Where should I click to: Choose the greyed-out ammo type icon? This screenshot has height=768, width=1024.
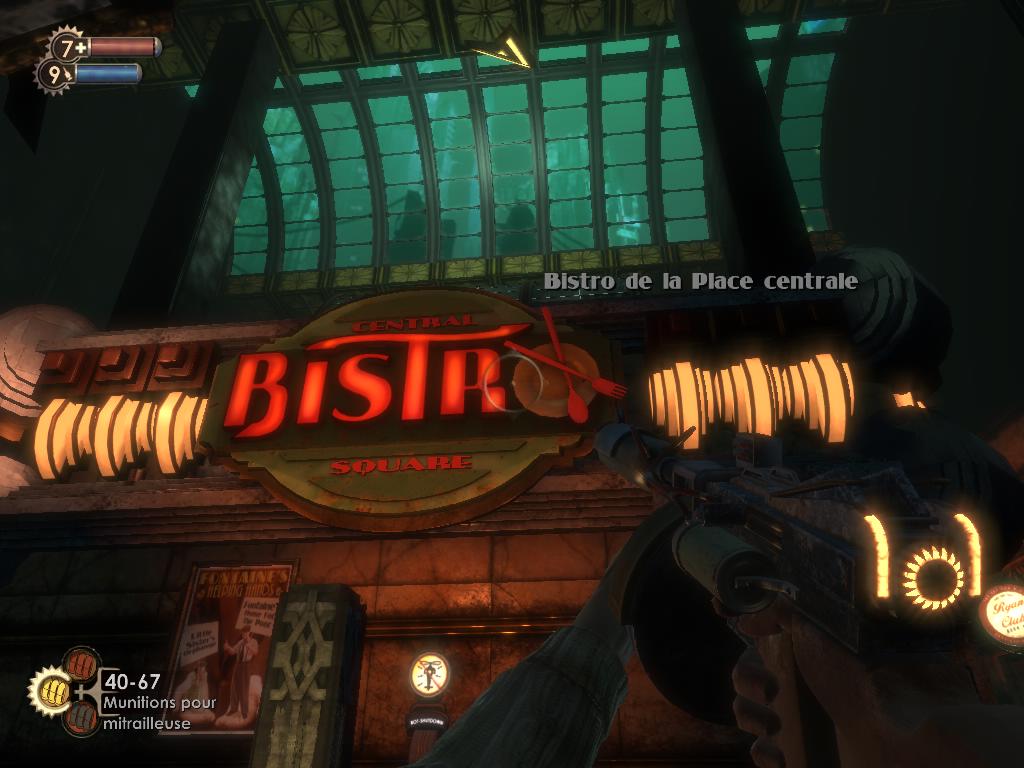[x=80, y=718]
